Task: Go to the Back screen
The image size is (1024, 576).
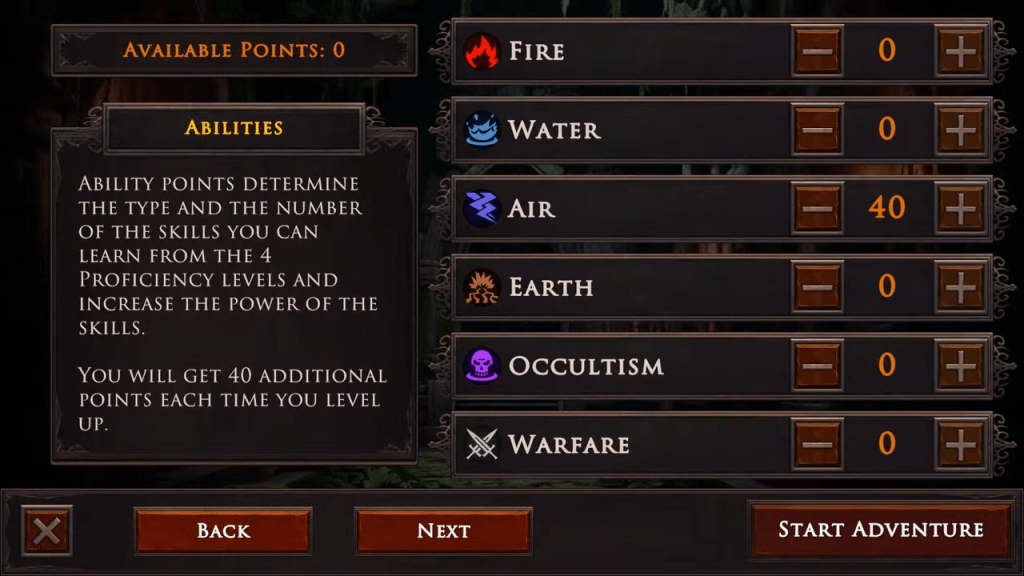Action: tap(223, 530)
